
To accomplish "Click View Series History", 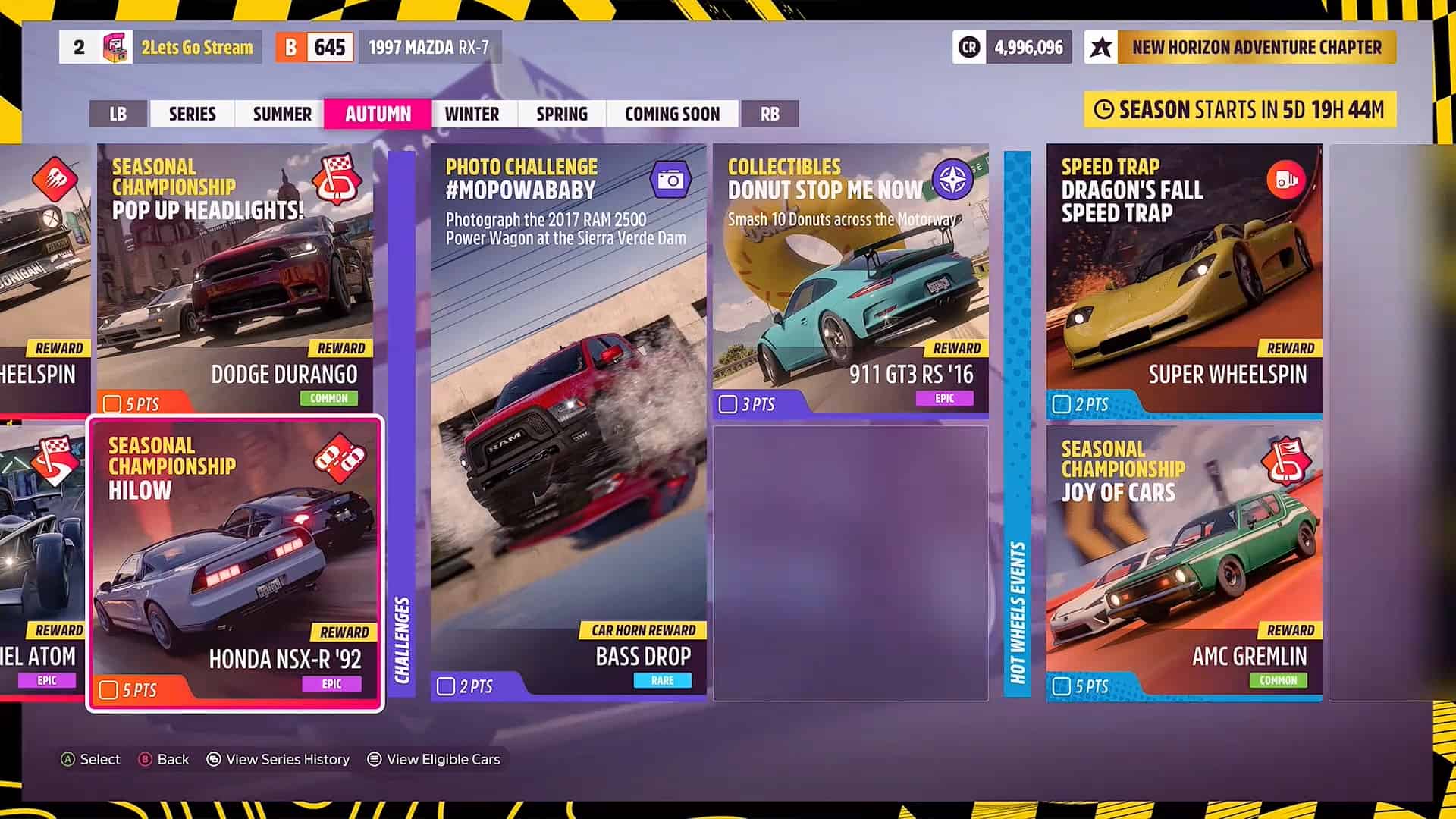I will (278, 759).
